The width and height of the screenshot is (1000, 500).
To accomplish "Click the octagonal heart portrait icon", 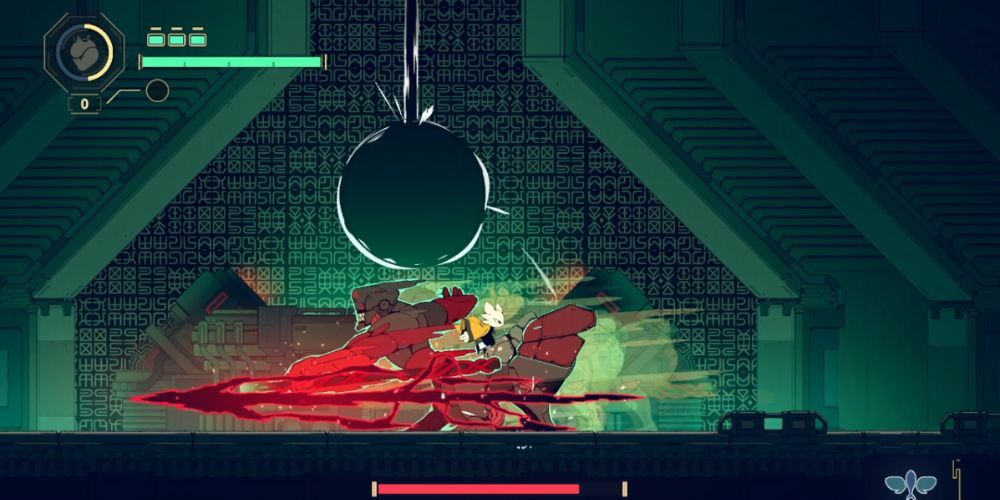I will 84,53.
